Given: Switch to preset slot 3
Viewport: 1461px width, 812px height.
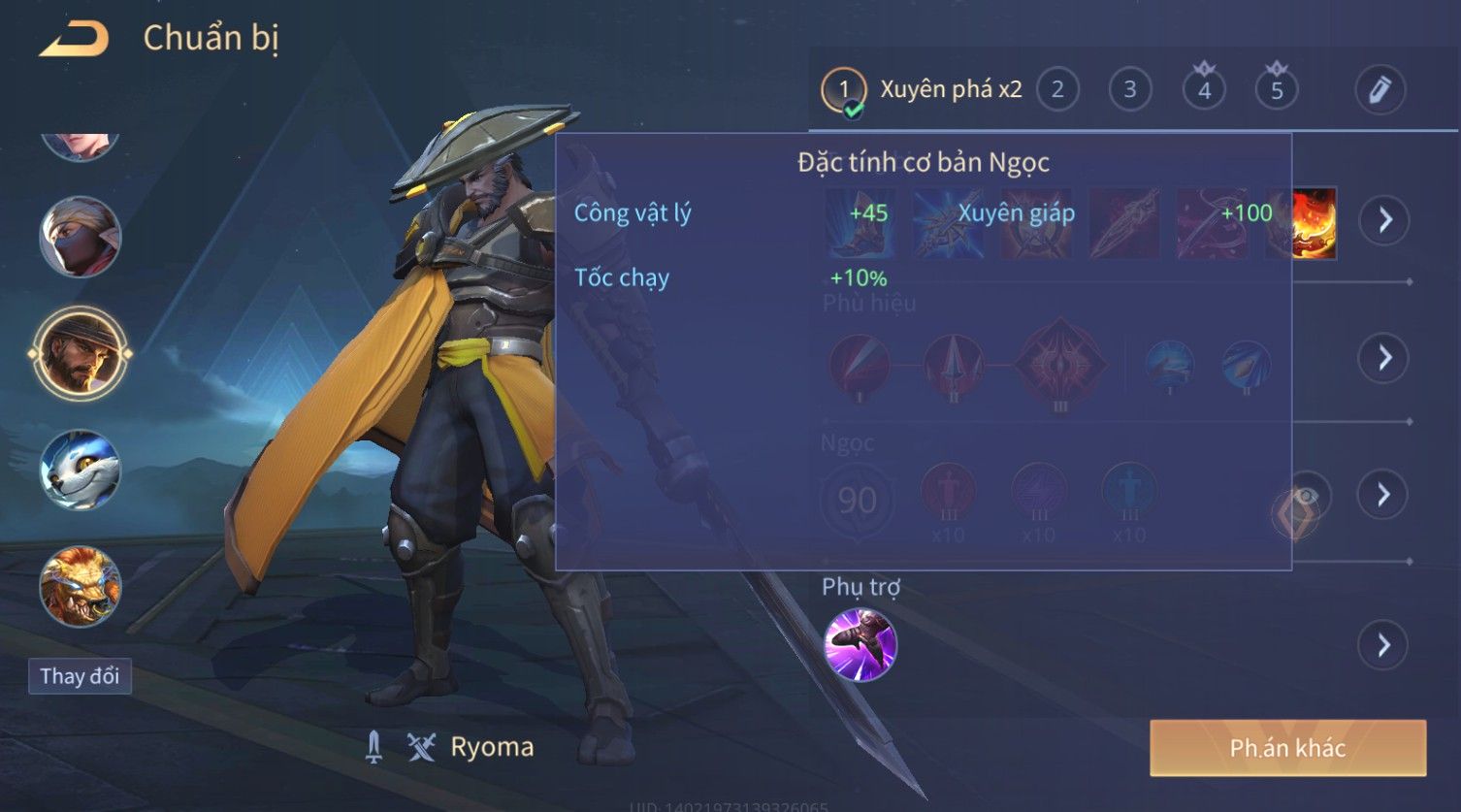Looking at the screenshot, I should [x=1129, y=90].
